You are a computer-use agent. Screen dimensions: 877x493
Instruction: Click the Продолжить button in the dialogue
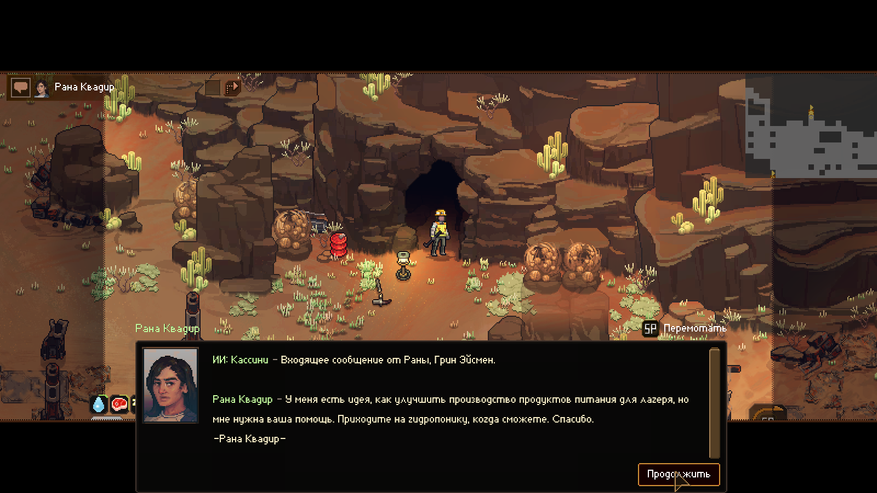pyautogui.click(x=678, y=474)
